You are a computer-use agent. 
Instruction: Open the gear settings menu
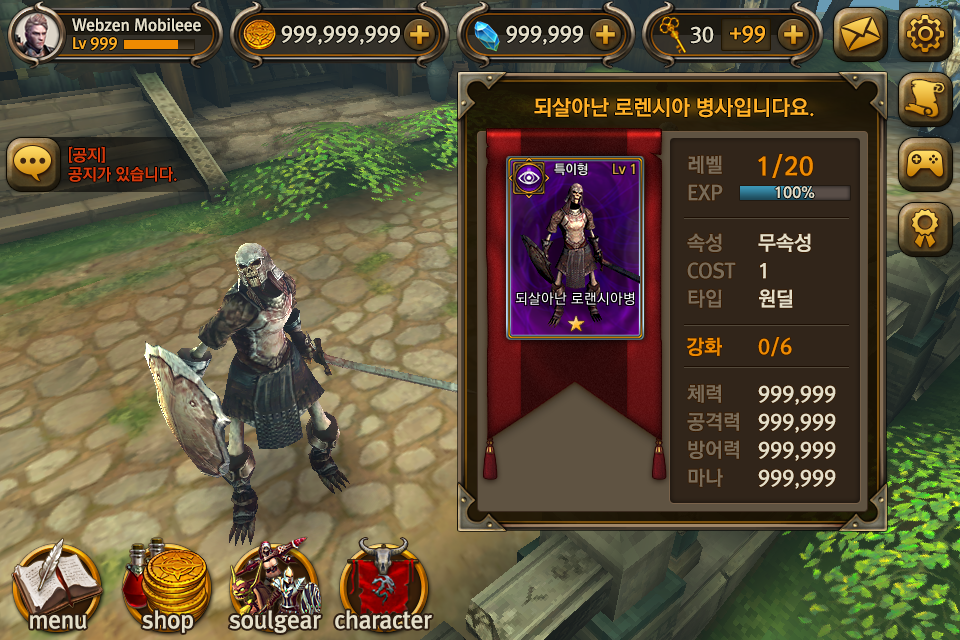[924, 35]
